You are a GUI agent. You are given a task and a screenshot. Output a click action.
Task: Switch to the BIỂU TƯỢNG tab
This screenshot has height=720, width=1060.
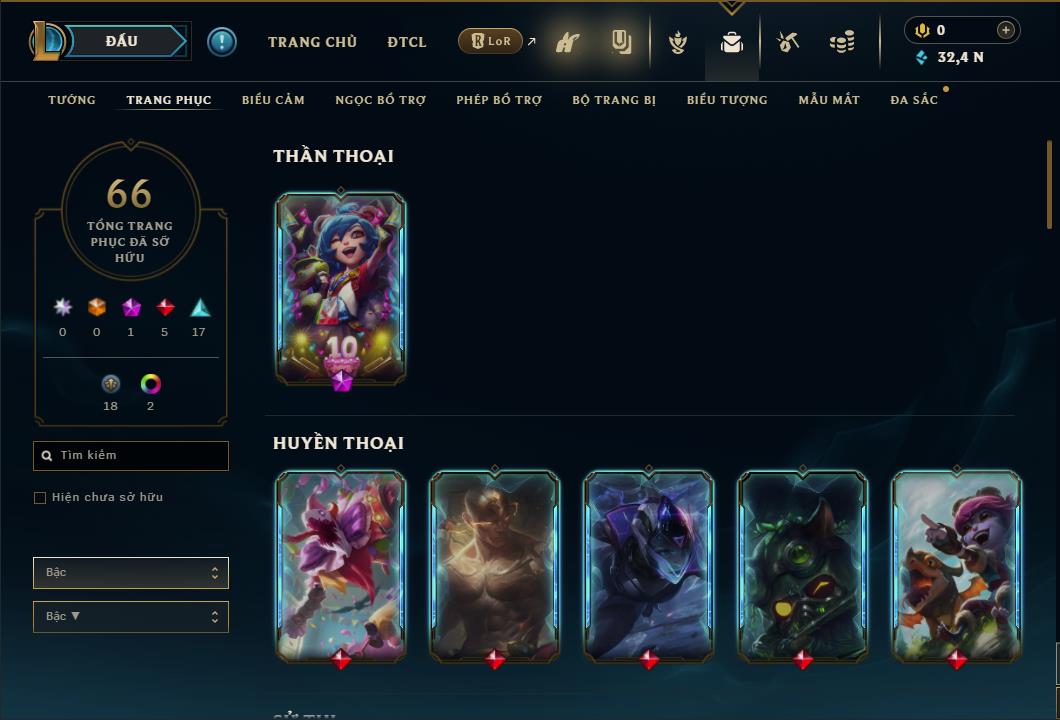point(727,100)
